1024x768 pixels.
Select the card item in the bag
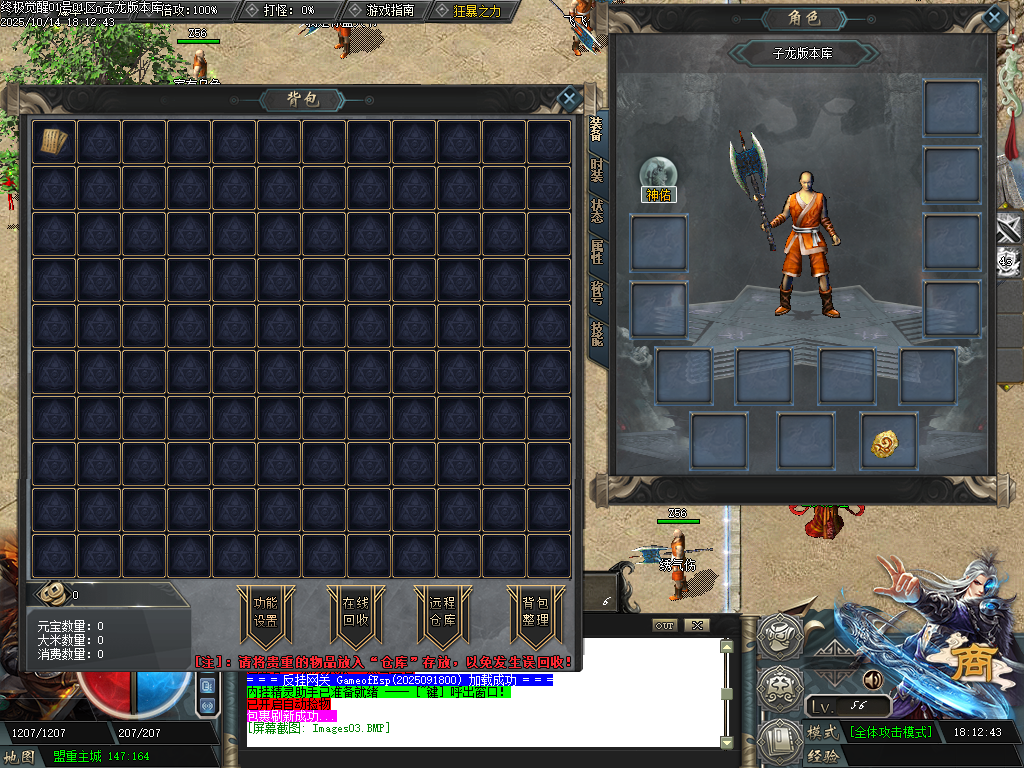pyautogui.click(x=54, y=142)
